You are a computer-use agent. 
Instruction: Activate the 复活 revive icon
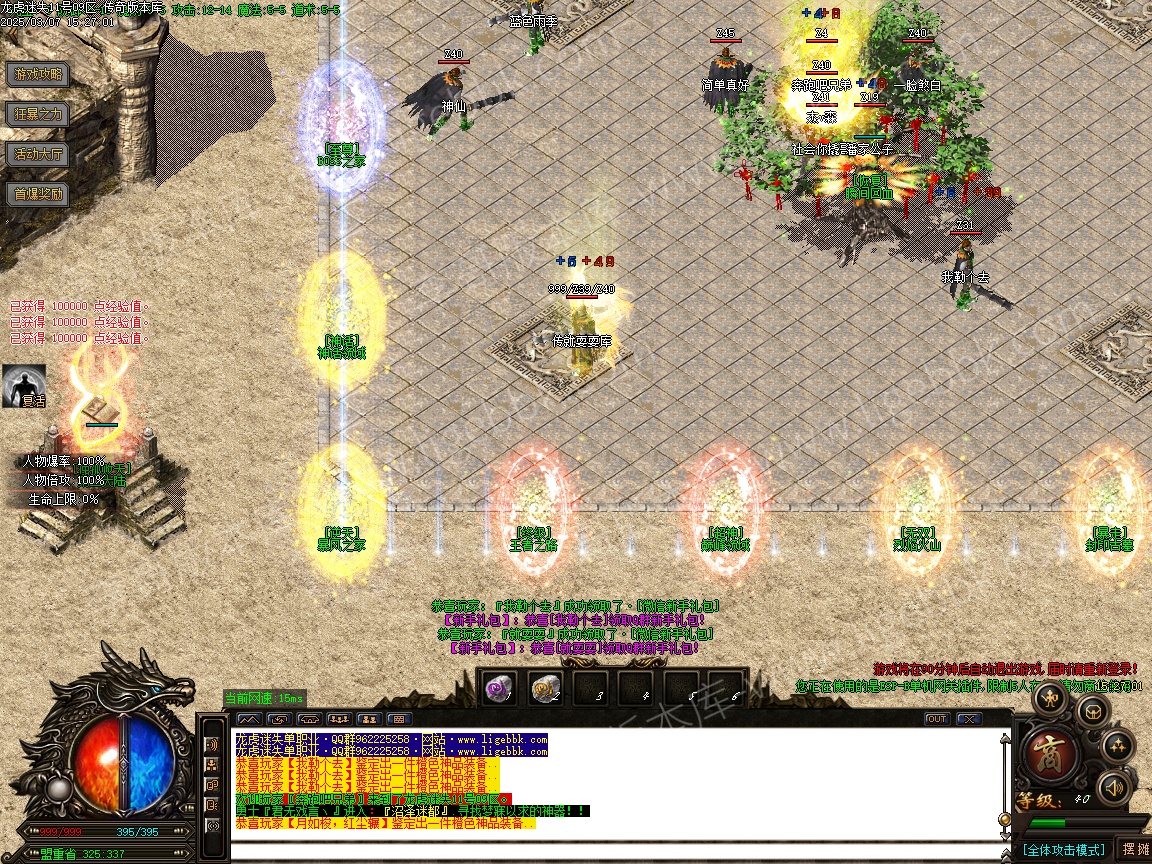coord(24,386)
